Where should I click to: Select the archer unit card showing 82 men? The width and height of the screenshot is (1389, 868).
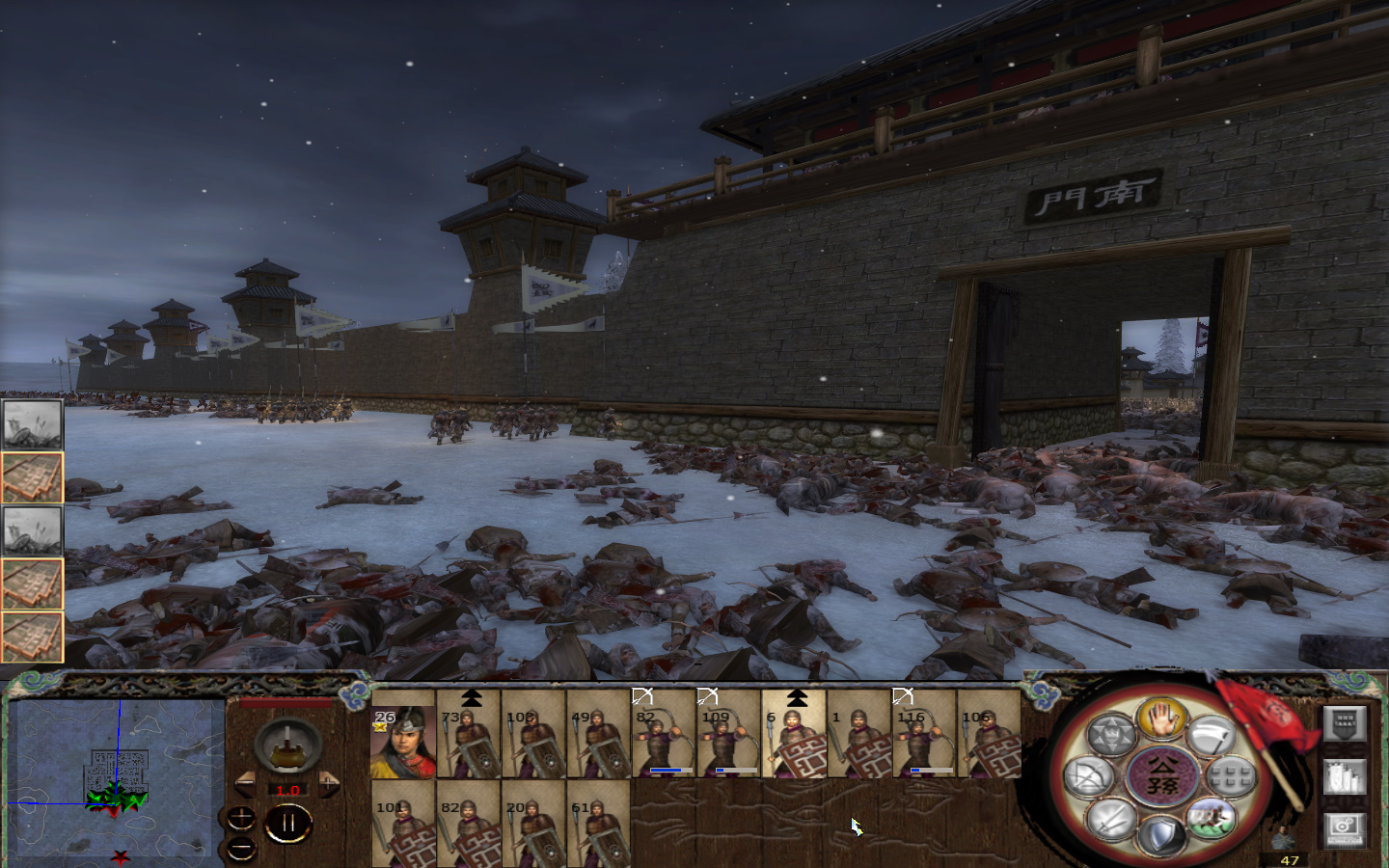[661, 741]
